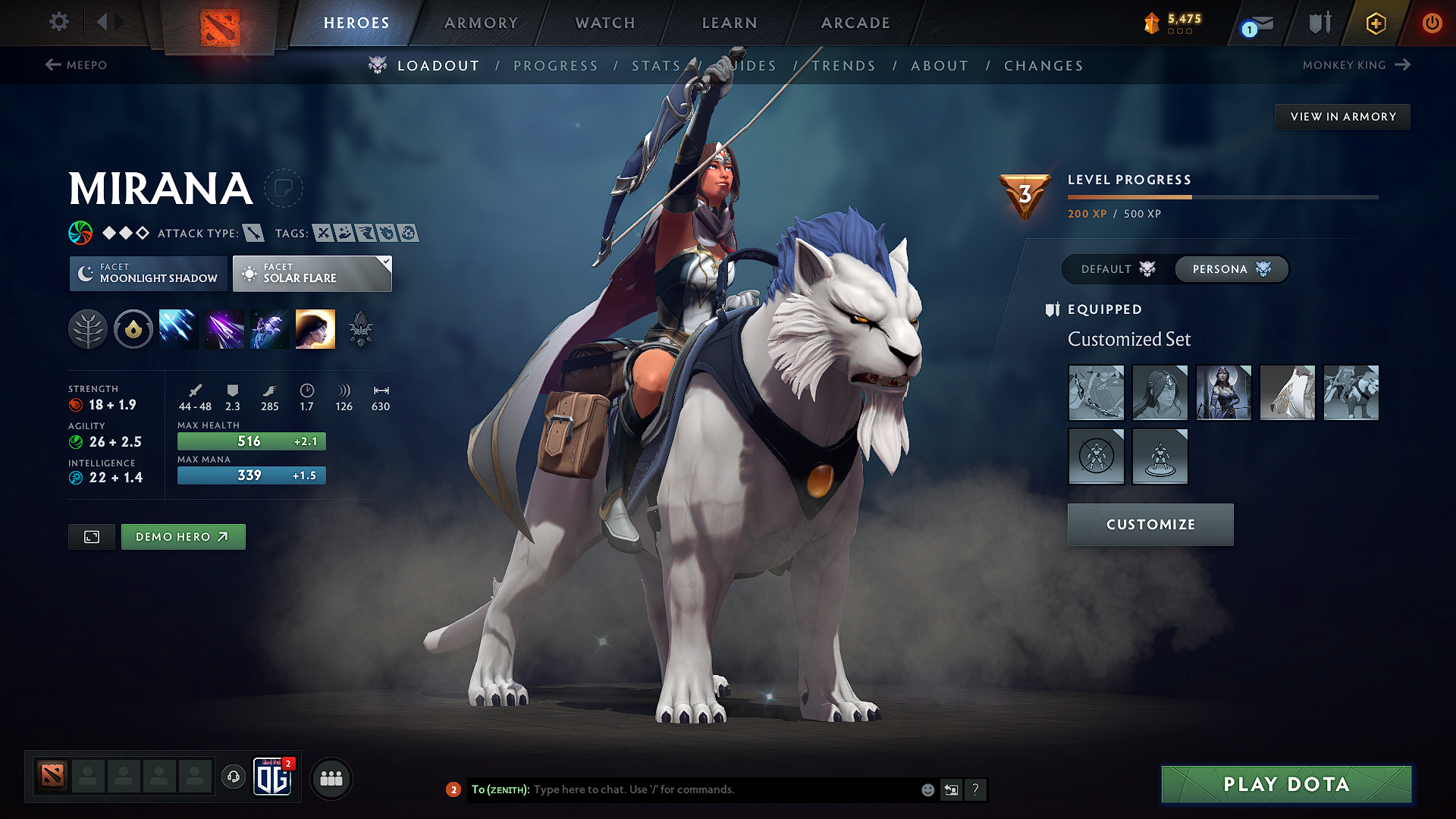Select the Starstorm ability icon
This screenshot has height=819, width=1456.
tap(178, 328)
